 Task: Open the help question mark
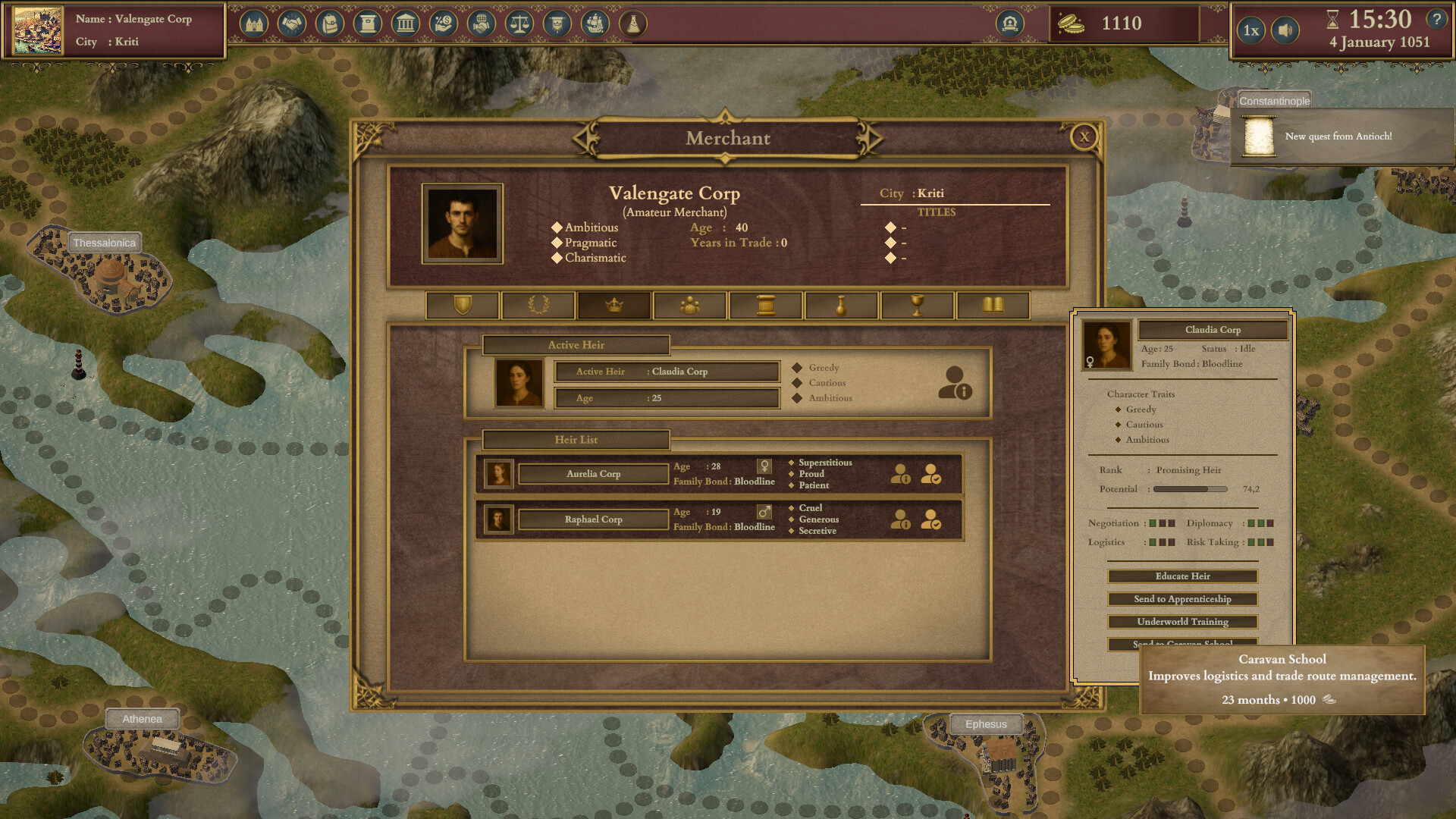coord(1436,19)
